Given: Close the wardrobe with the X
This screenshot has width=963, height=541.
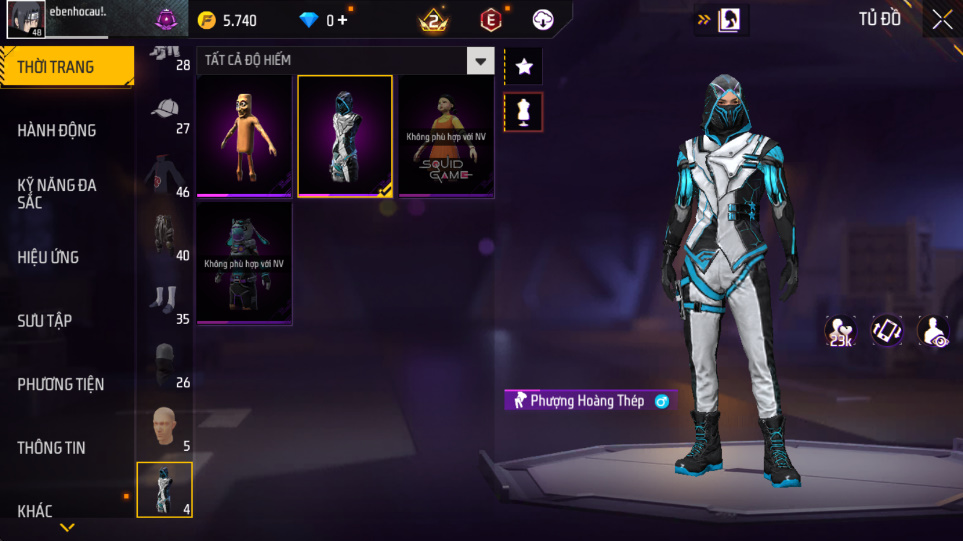Looking at the screenshot, I should (x=942, y=19).
